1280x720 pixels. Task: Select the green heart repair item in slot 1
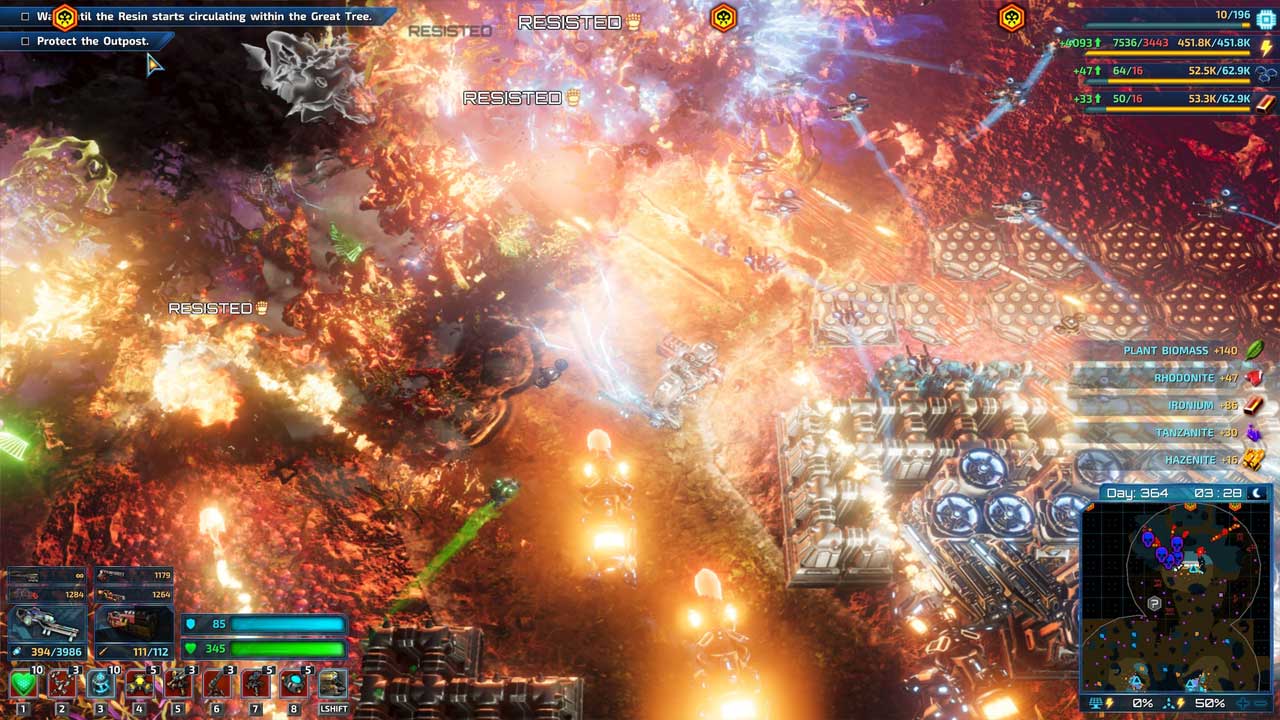click(23, 684)
